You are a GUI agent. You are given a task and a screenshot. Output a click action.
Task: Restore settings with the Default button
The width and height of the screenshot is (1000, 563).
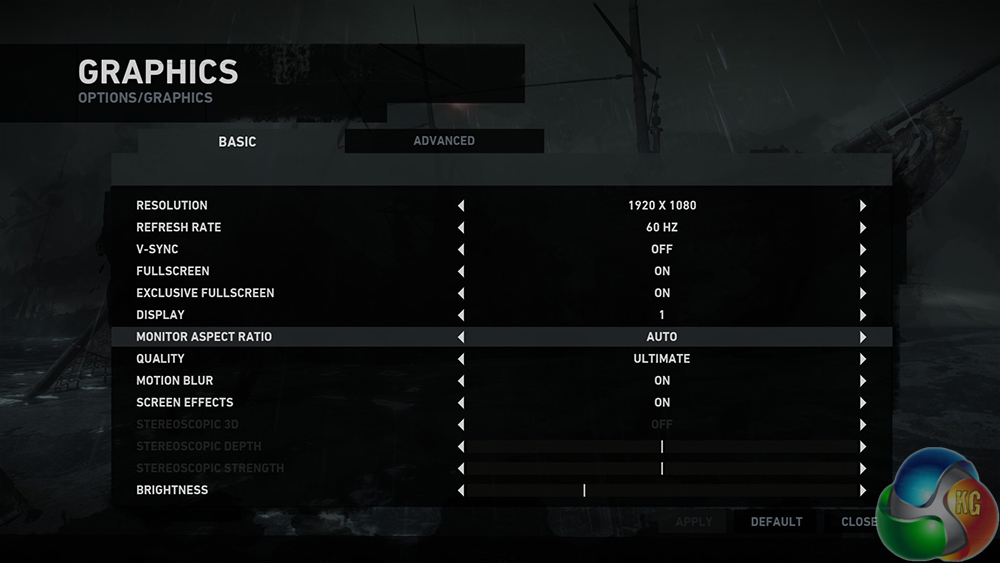(x=776, y=522)
